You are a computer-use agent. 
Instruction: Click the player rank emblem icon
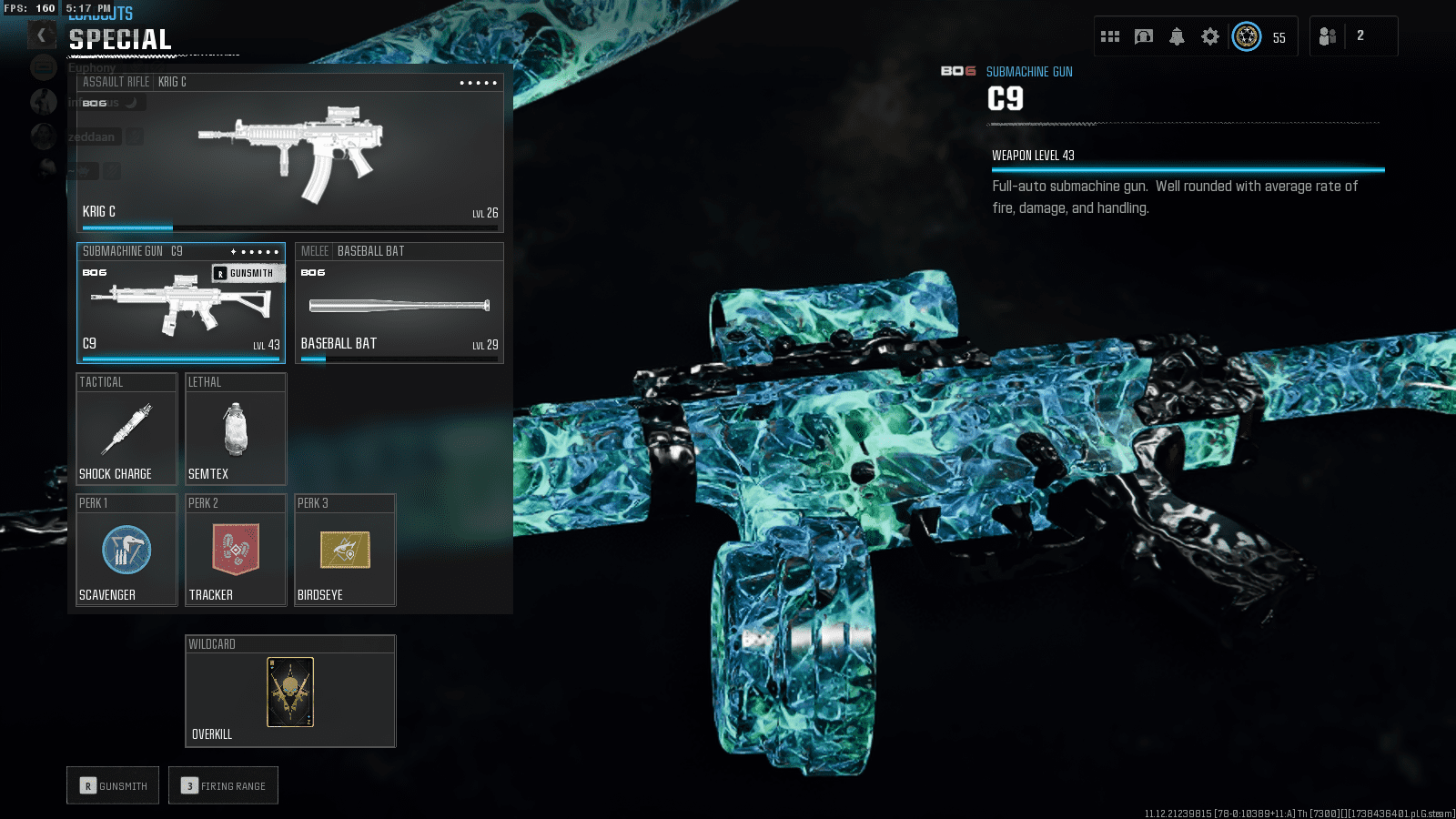[x=1247, y=36]
